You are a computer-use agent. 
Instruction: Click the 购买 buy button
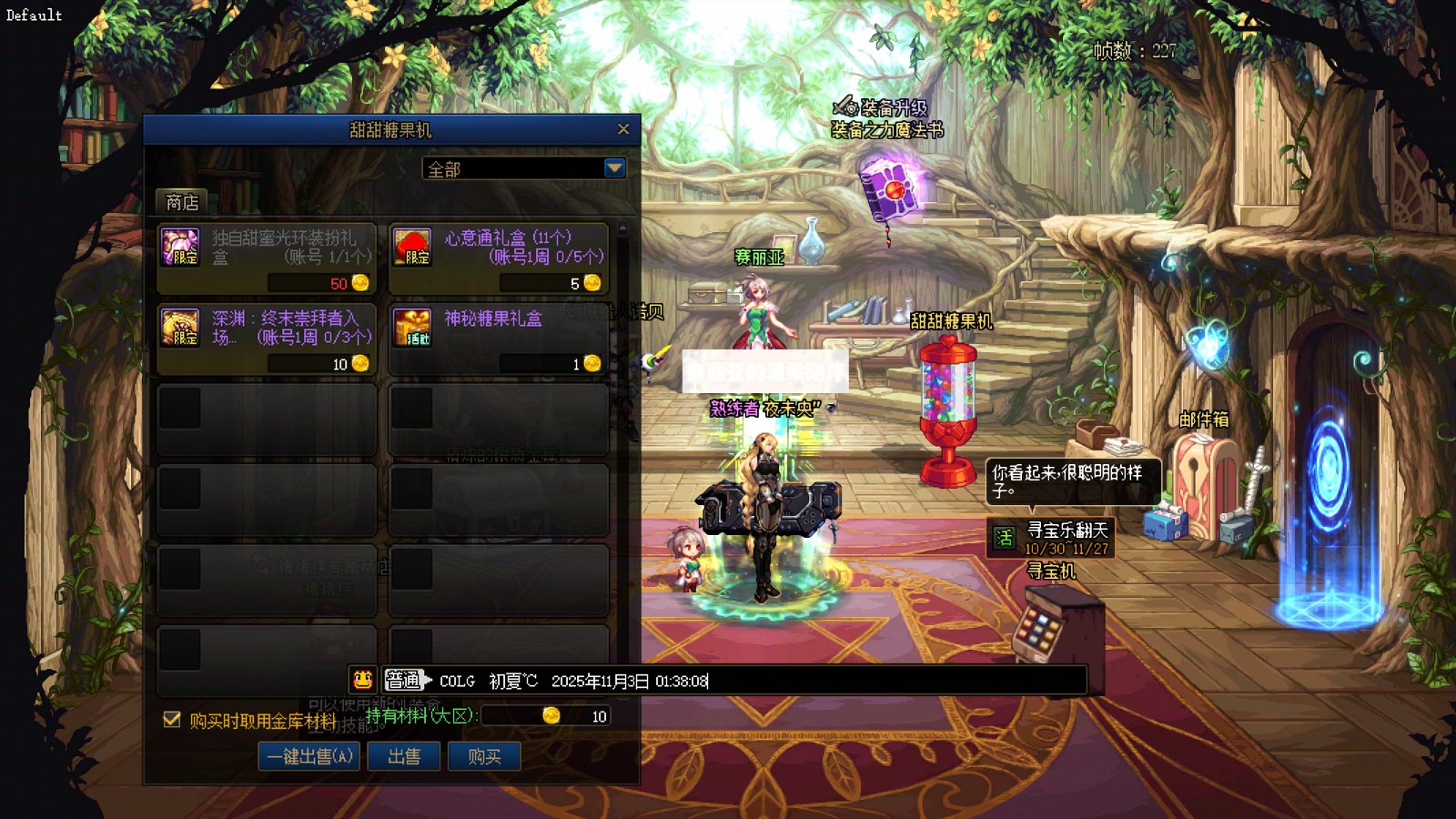pos(484,756)
